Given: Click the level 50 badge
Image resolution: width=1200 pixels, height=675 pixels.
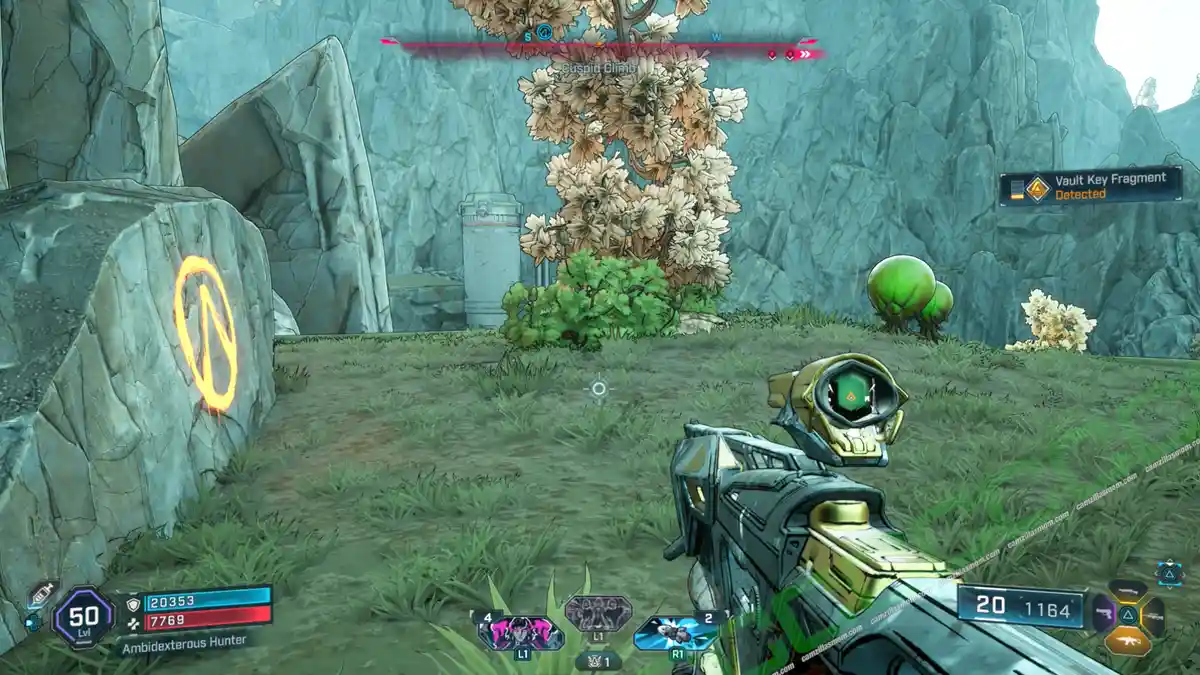Looking at the screenshot, I should [x=83, y=615].
